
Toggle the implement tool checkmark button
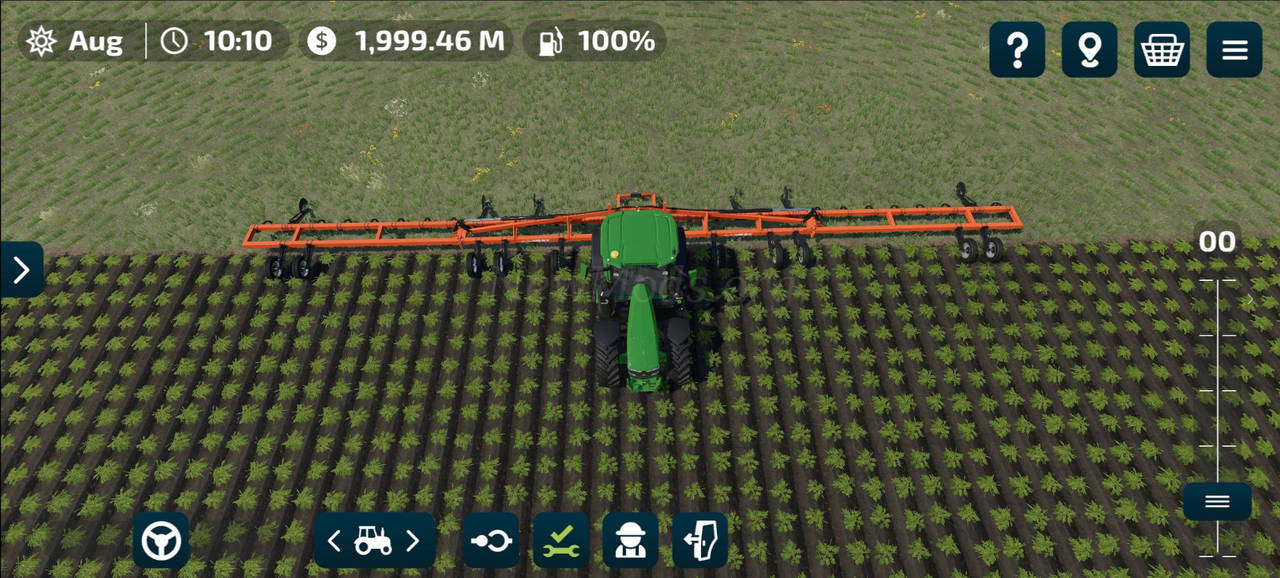click(x=560, y=541)
